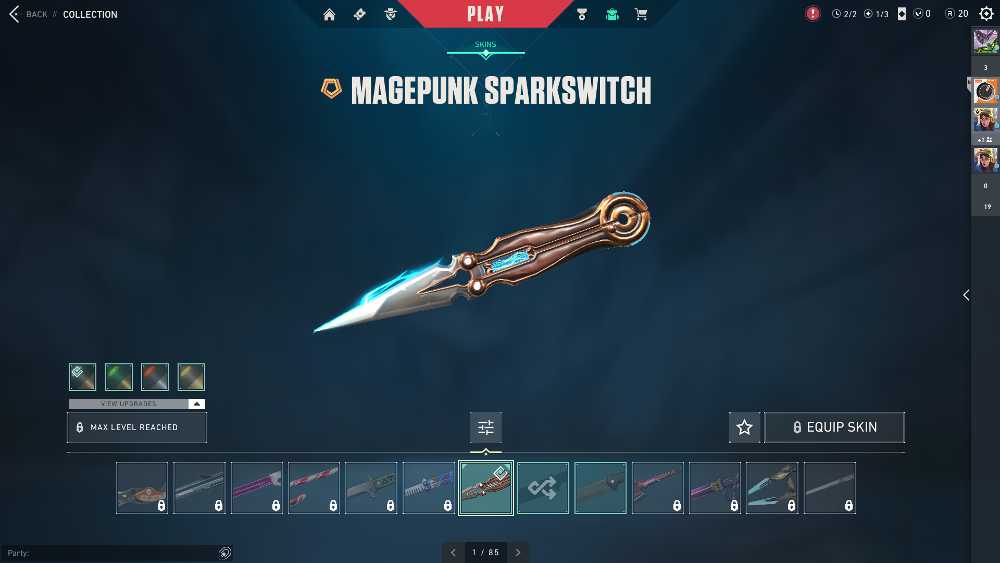Image resolution: width=1000 pixels, height=563 pixels.
Task: Favorite this skin with the star
Action: click(744, 428)
